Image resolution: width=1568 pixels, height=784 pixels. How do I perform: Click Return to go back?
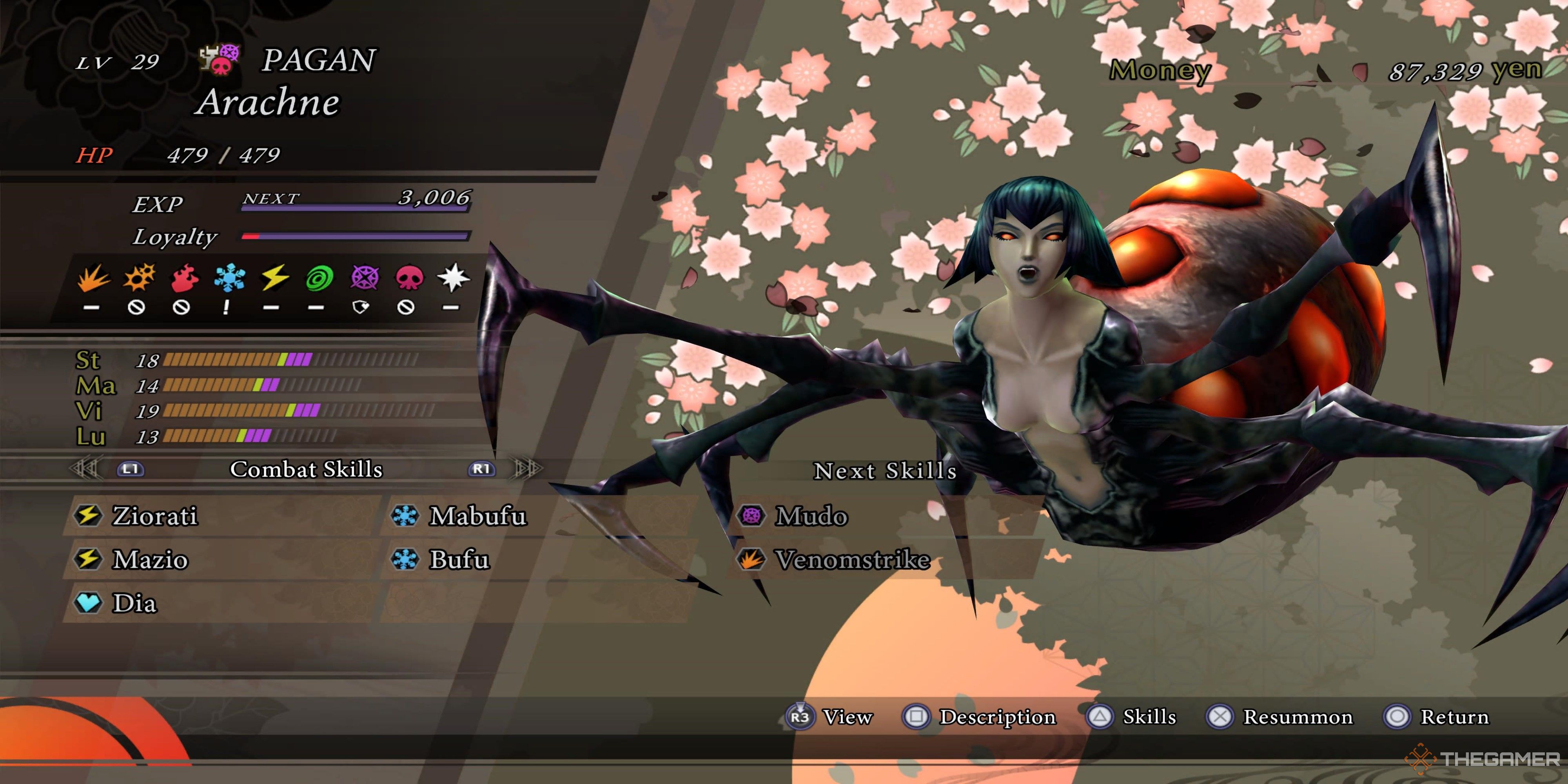[1454, 717]
